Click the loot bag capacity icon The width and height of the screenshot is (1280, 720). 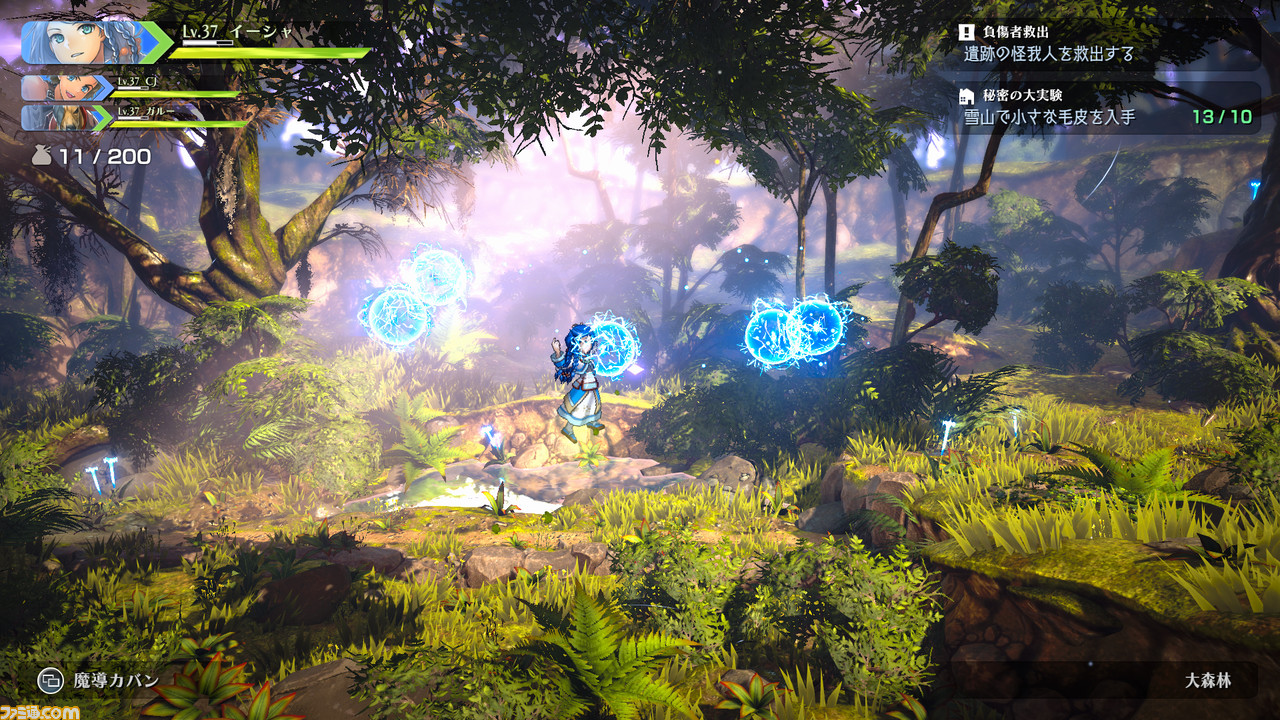tap(43, 157)
